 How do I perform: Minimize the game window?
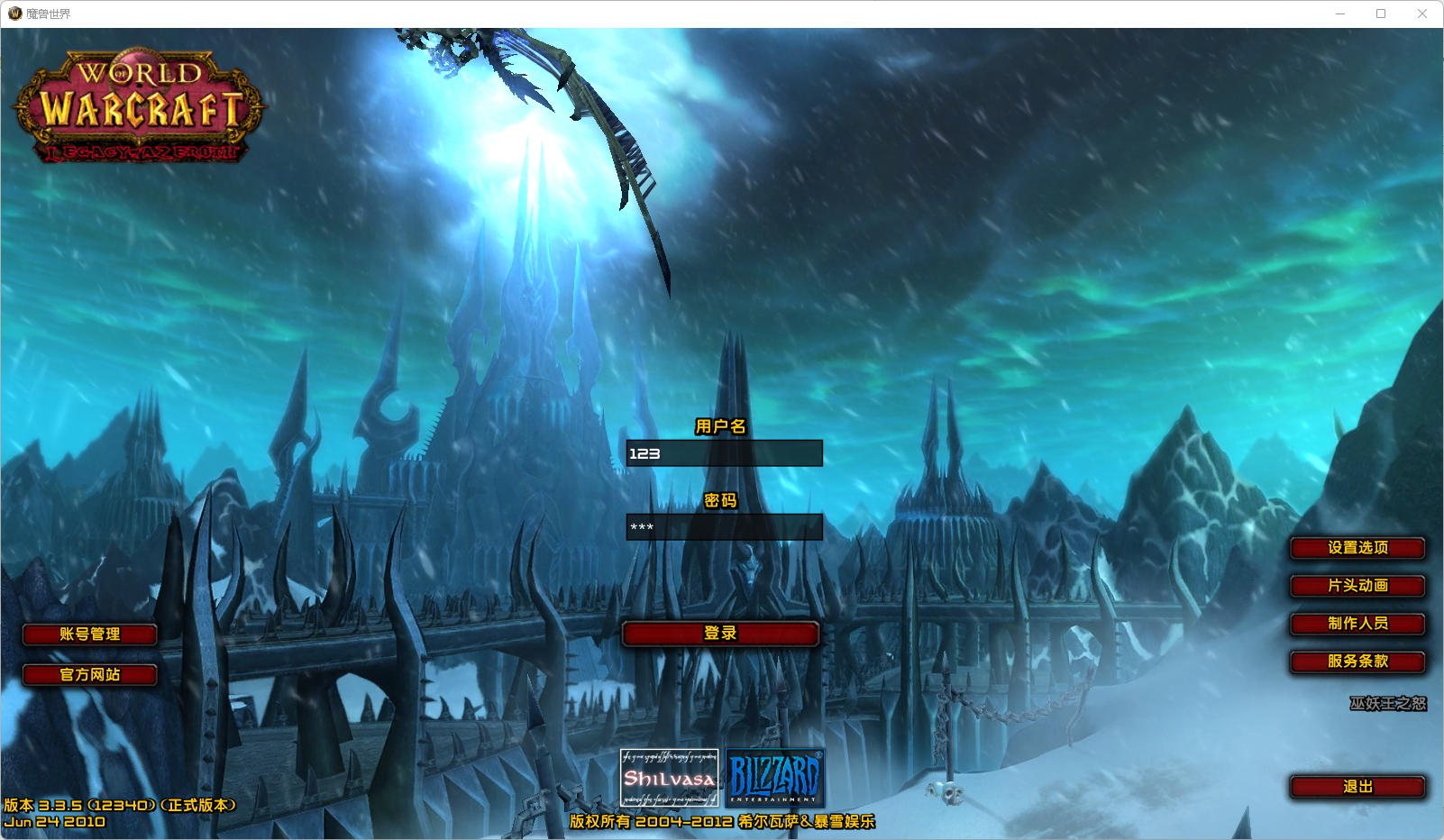click(x=1340, y=14)
